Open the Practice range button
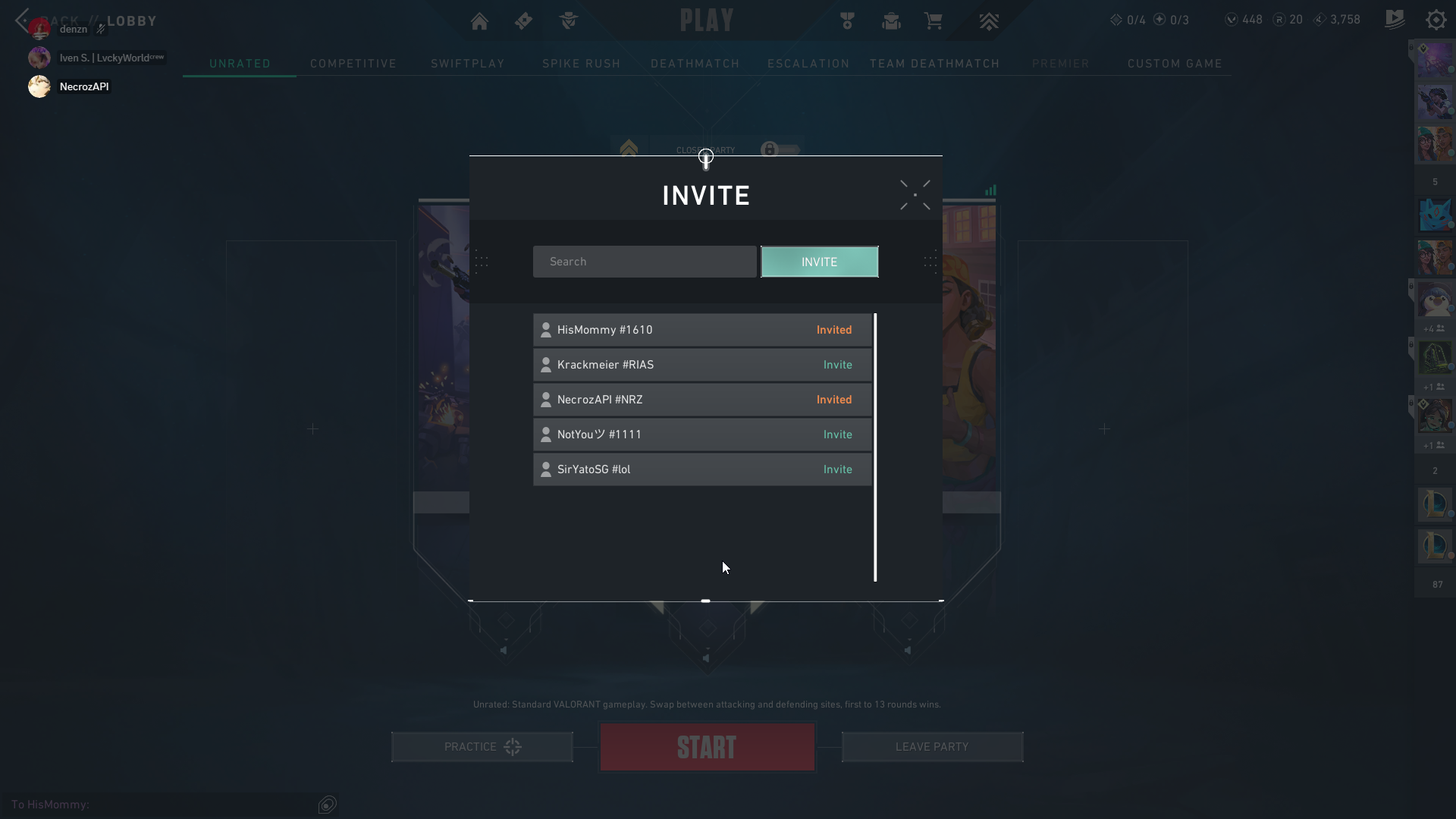Image resolution: width=1456 pixels, height=819 pixels. click(x=482, y=747)
